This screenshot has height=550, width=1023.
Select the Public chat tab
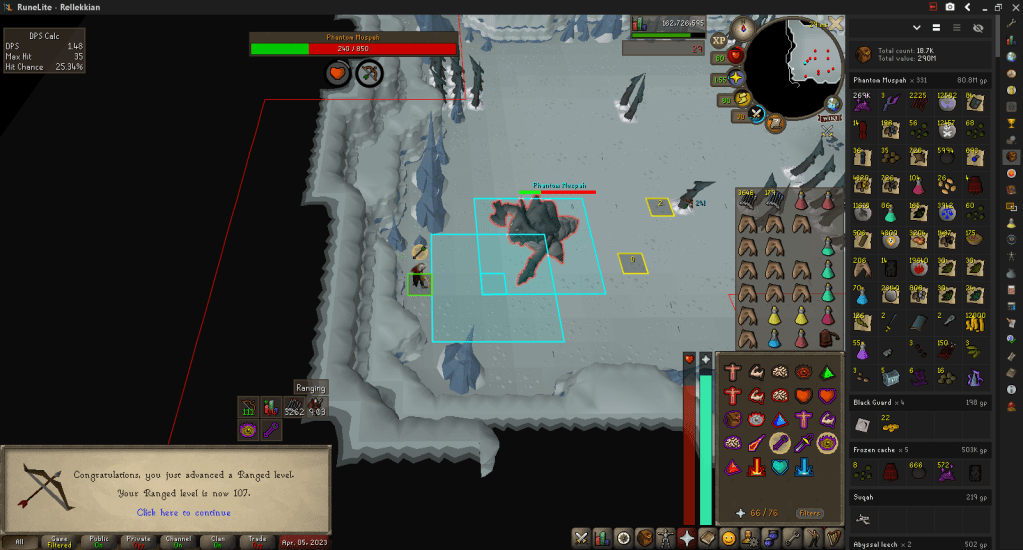coord(99,541)
